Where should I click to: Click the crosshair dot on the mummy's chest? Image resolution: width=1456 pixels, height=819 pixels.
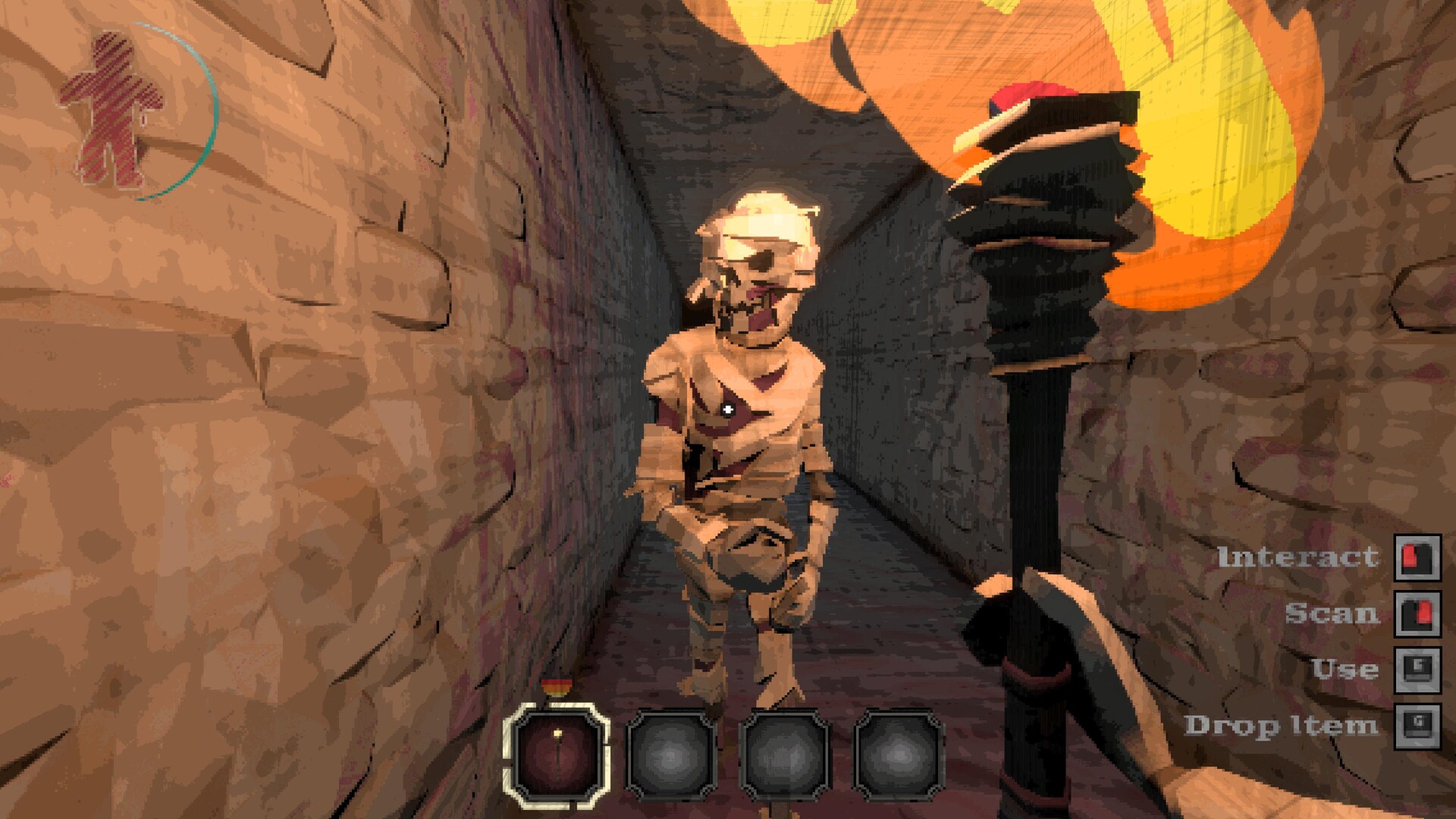(x=728, y=409)
